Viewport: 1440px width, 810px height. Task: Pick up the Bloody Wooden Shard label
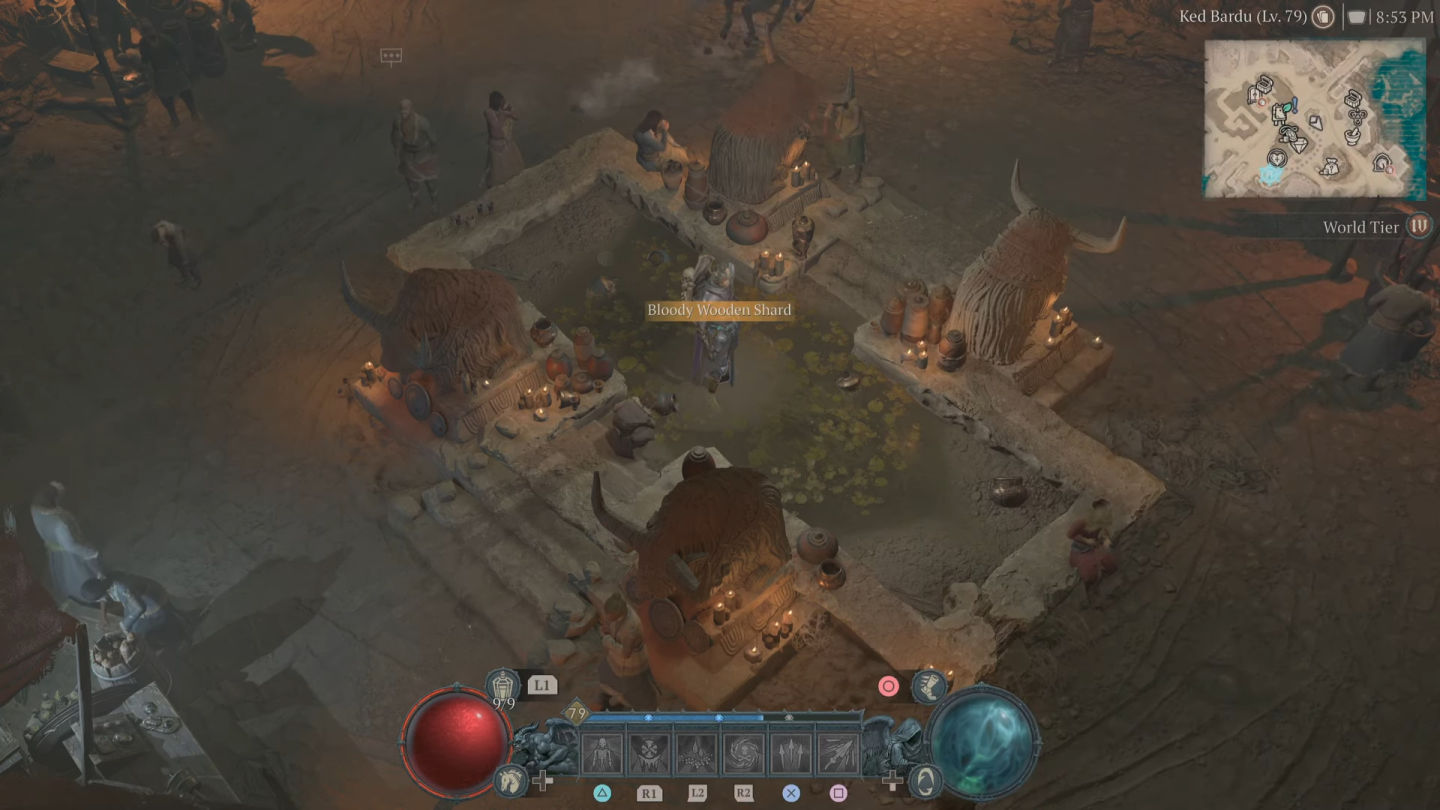pyautogui.click(x=719, y=310)
